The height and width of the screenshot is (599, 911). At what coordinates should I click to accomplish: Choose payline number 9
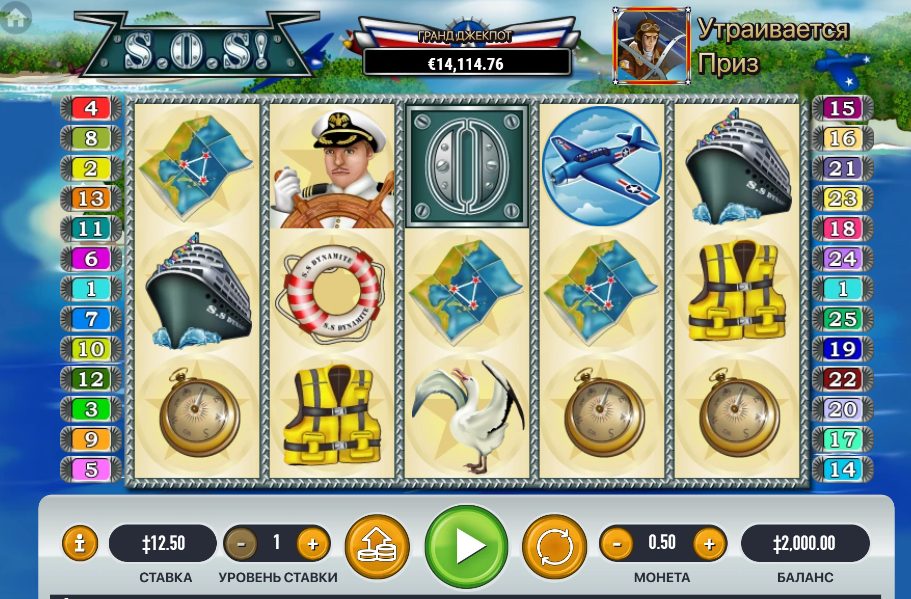point(91,439)
